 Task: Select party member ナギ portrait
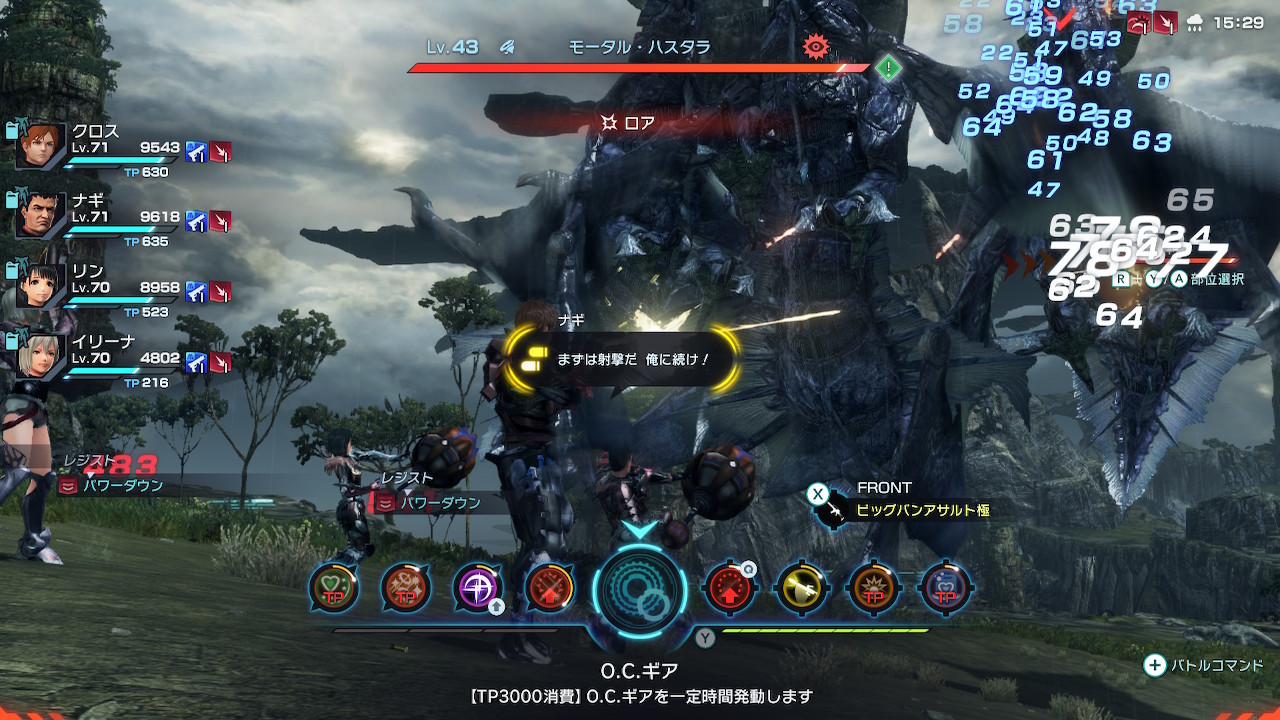click(x=41, y=215)
